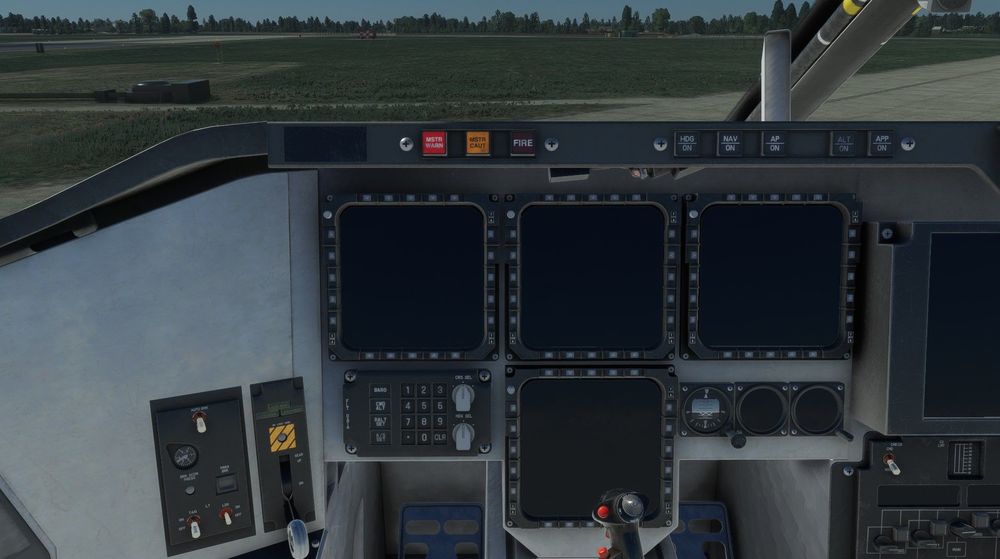Viewport: 1000px width, 559px height.
Task: Tap the number 5 keypad key
Action: coord(423,406)
